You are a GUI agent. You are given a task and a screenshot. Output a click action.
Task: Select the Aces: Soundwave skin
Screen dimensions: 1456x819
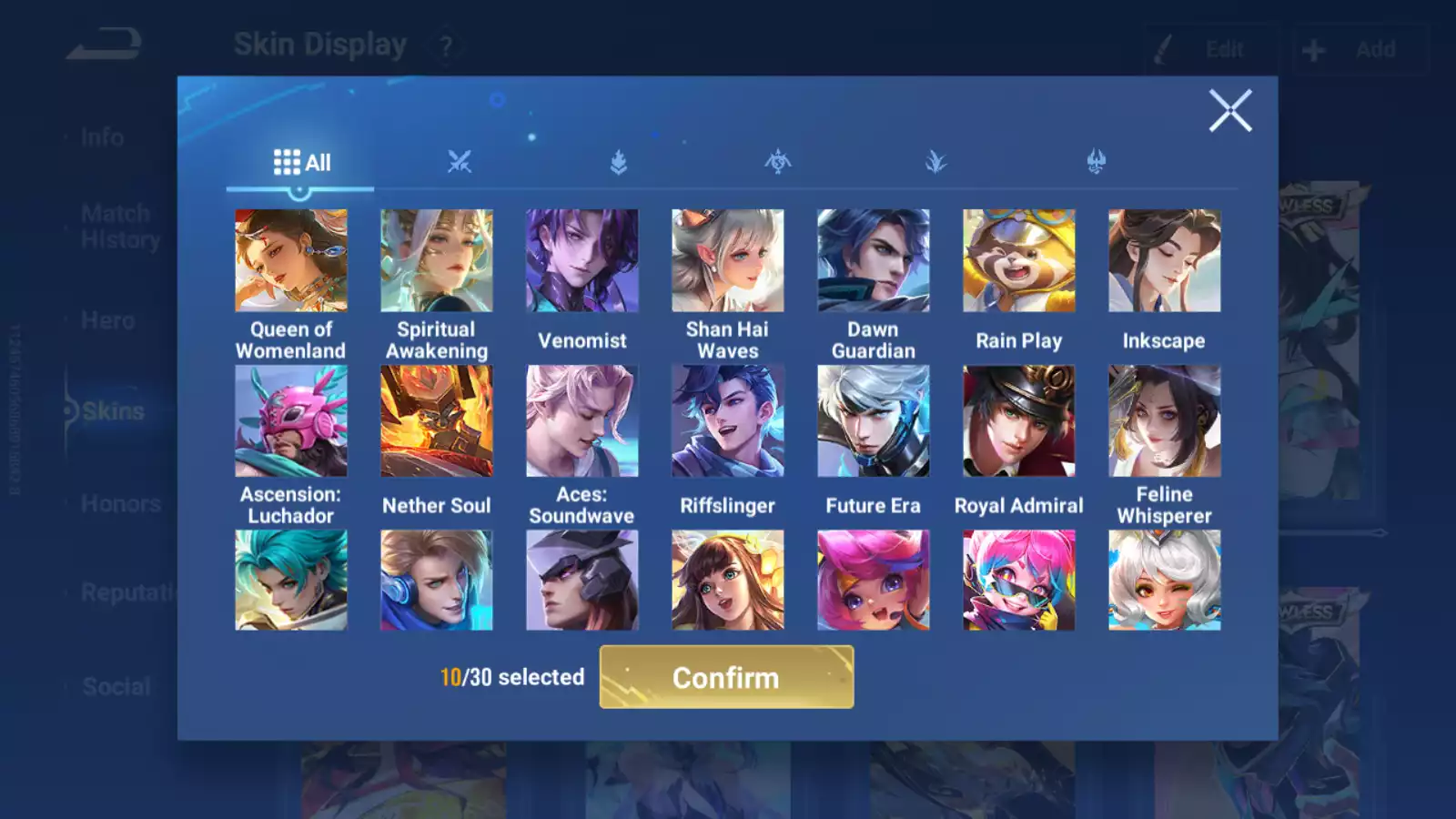click(582, 421)
